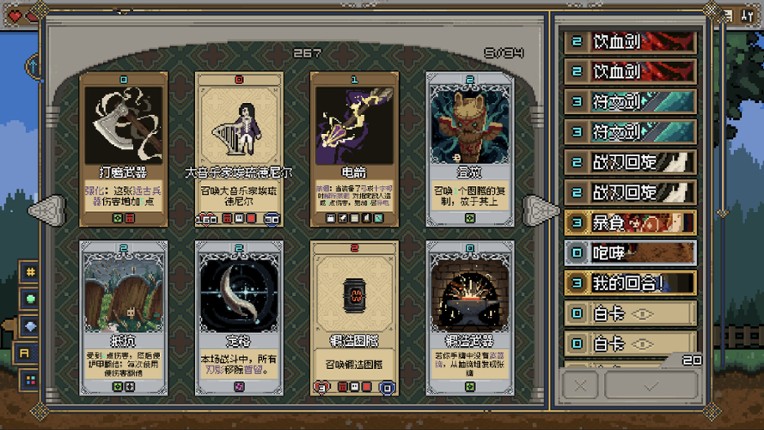Click 我的回合! in the deck list
Image resolution: width=764 pixels, height=430 pixels.
(x=631, y=283)
